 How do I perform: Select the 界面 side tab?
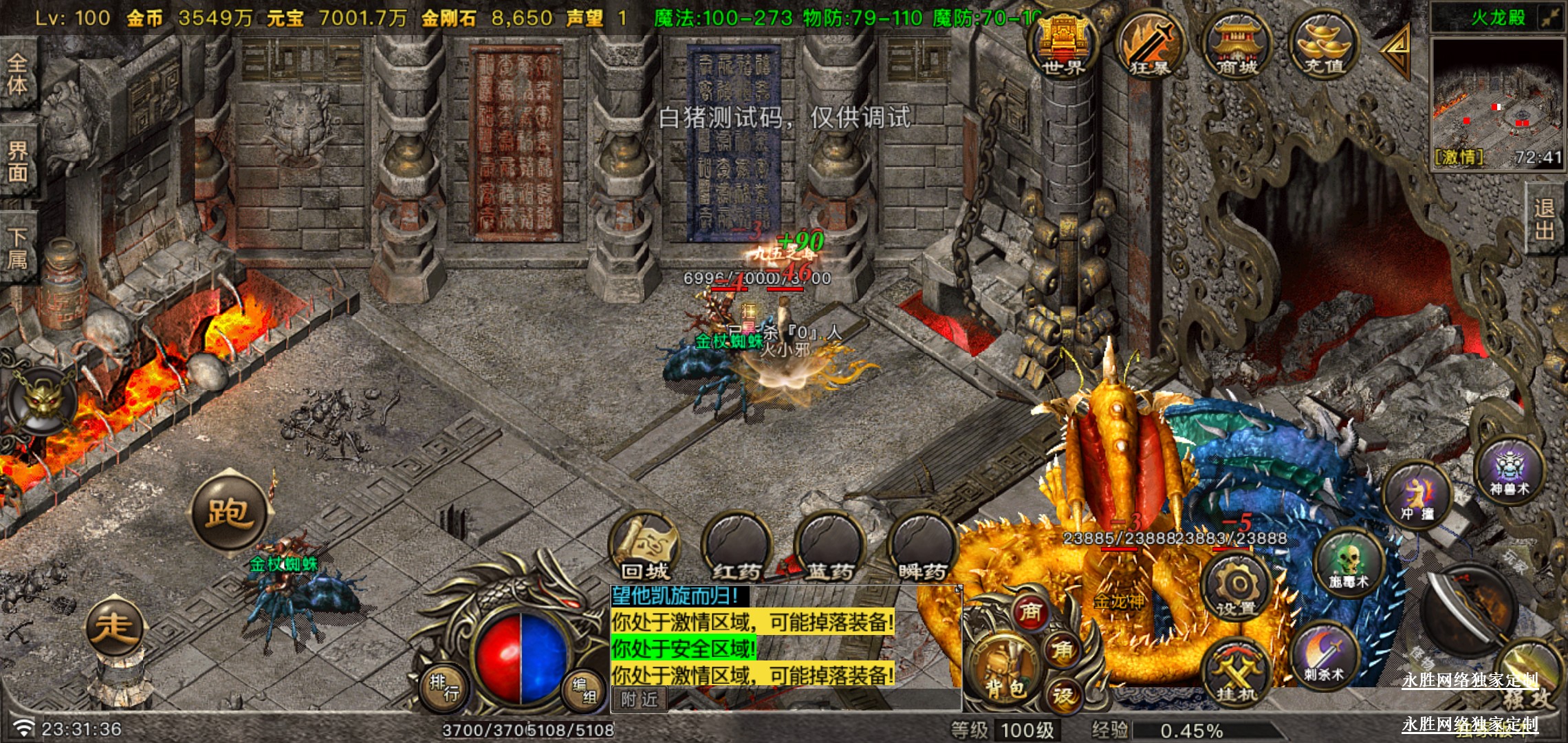point(18,161)
